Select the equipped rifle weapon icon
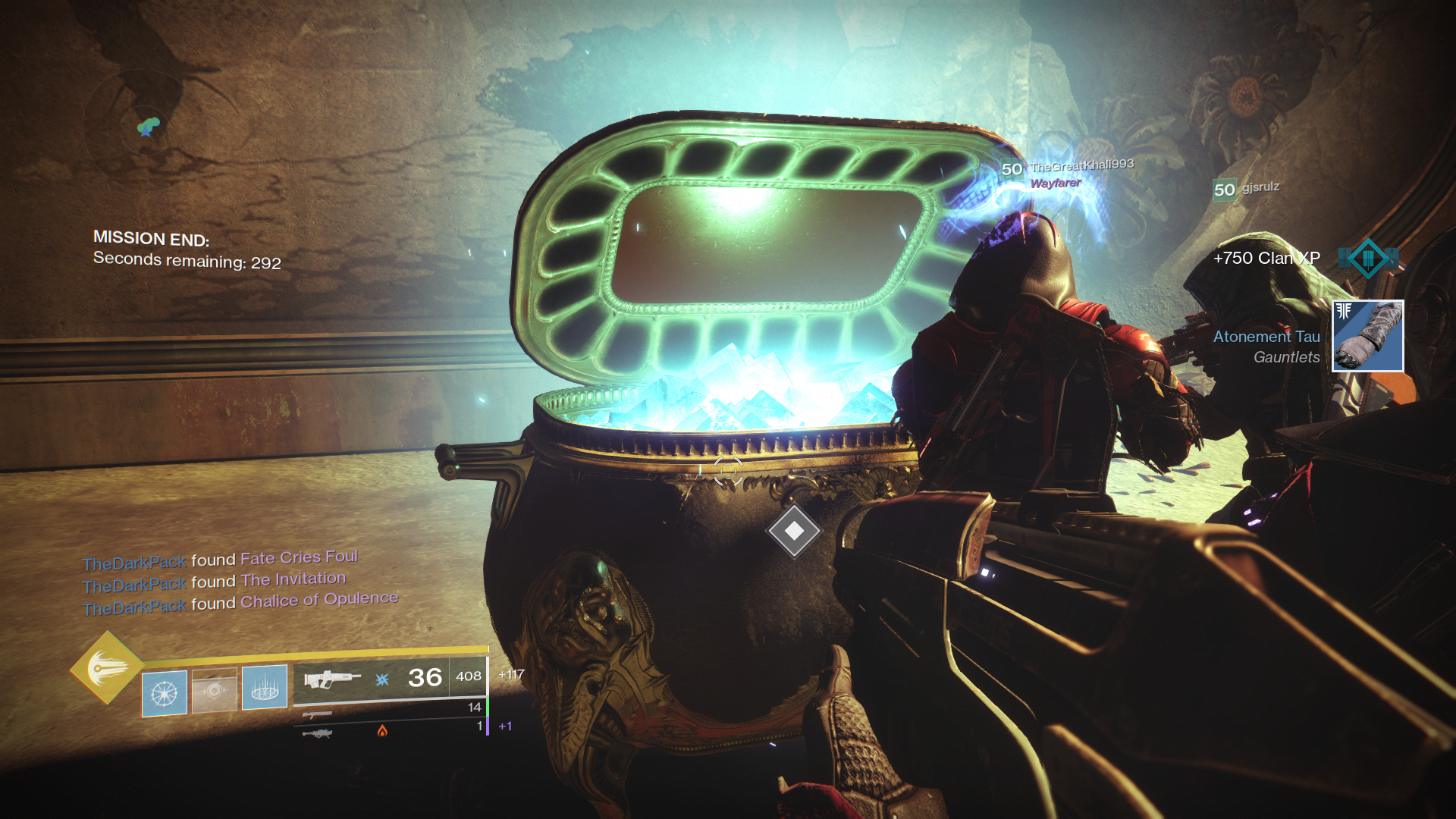 pyautogui.click(x=332, y=677)
